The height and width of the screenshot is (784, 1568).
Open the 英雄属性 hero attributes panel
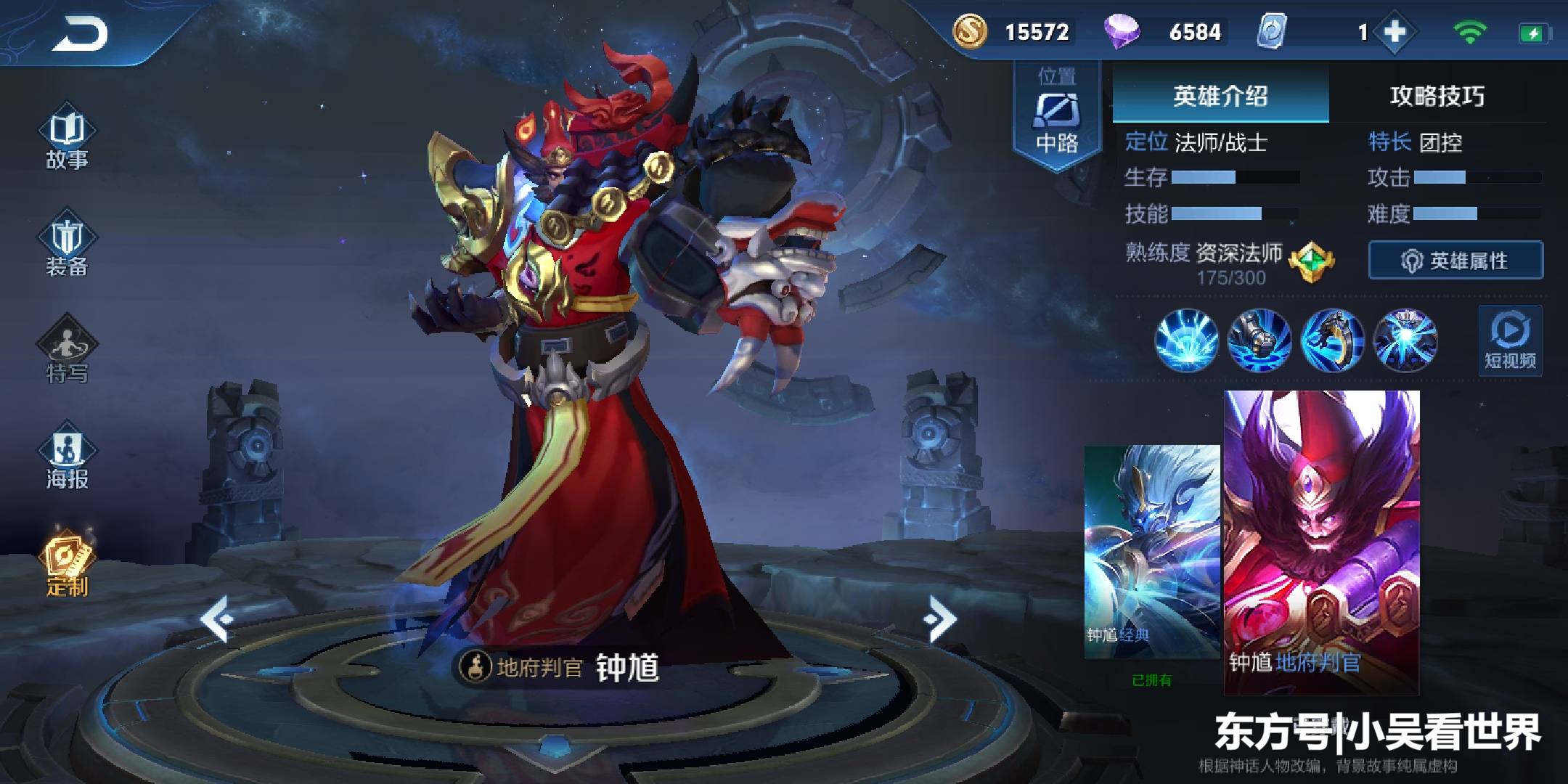[1455, 260]
